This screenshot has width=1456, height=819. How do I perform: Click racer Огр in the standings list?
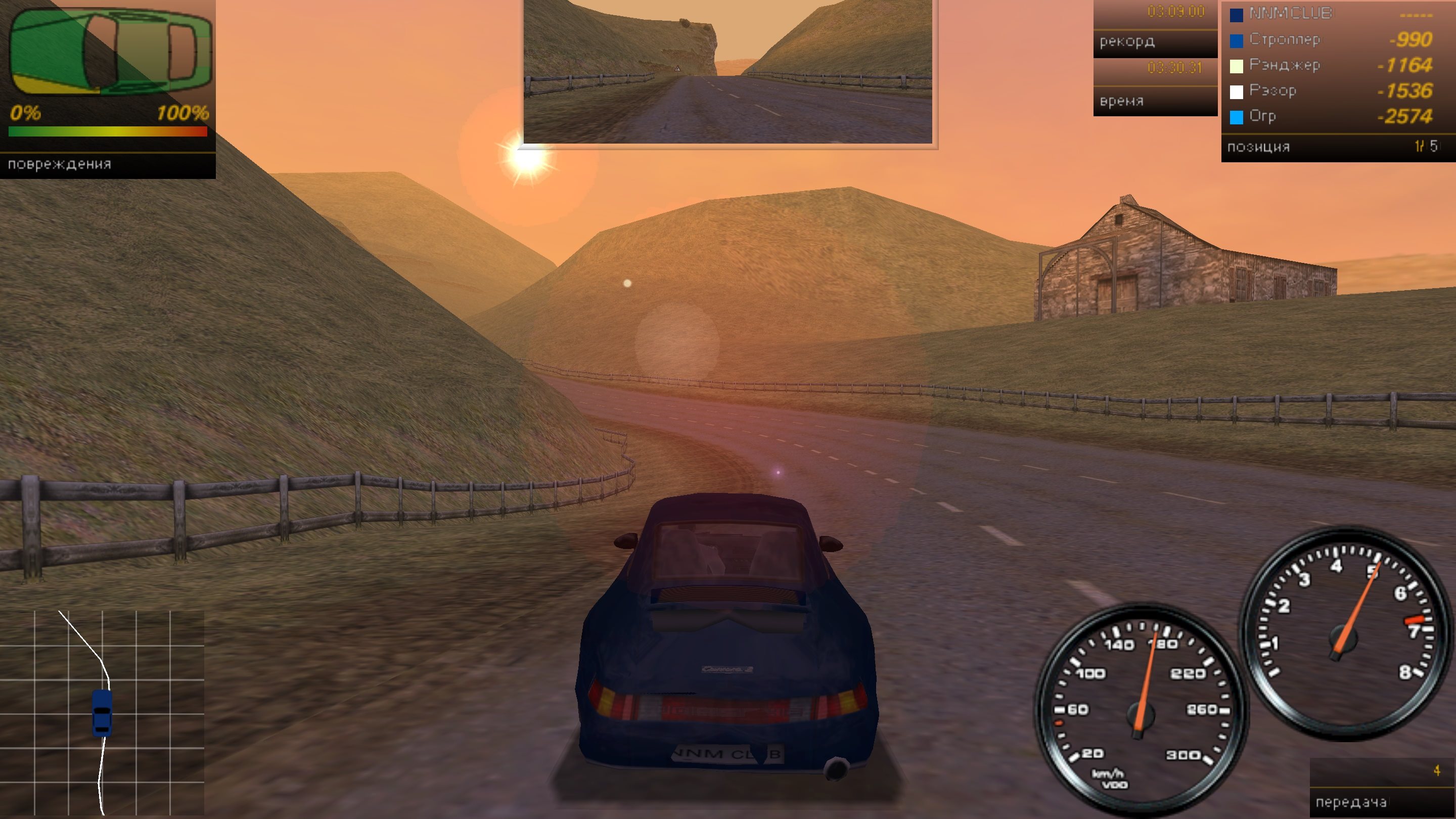[1331, 116]
